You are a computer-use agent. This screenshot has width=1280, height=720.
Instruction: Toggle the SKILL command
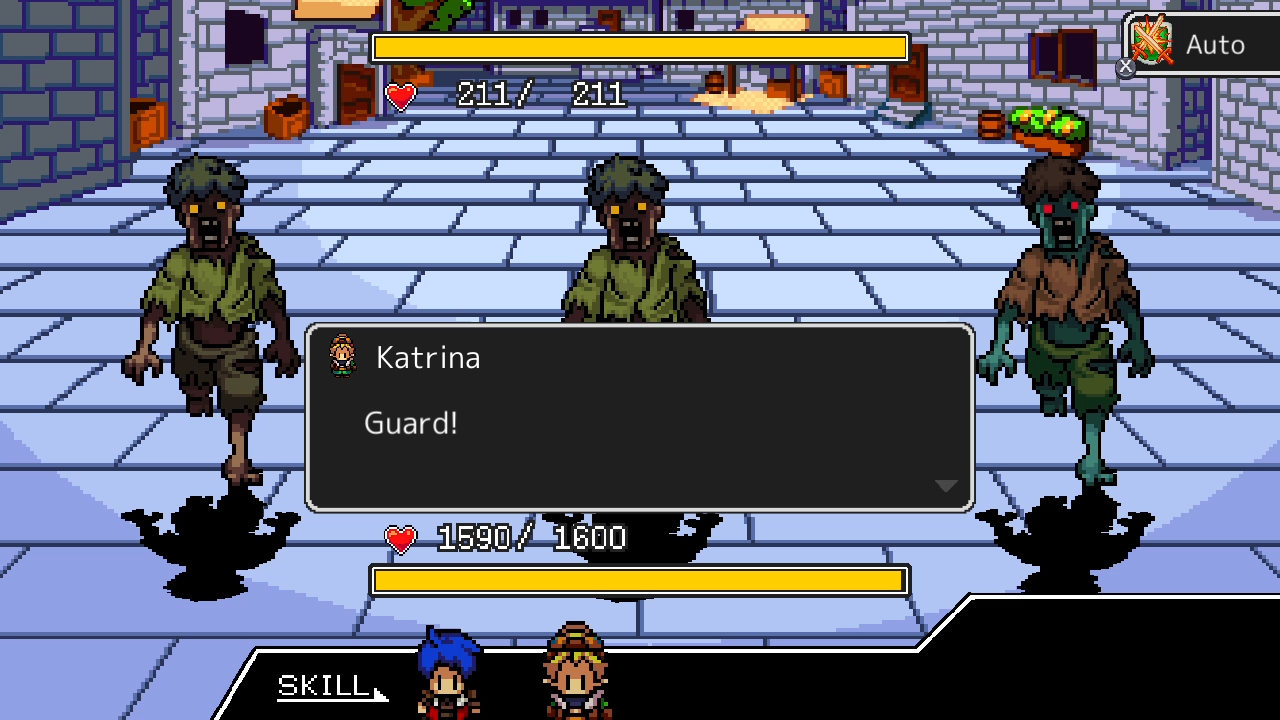coord(320,688)
